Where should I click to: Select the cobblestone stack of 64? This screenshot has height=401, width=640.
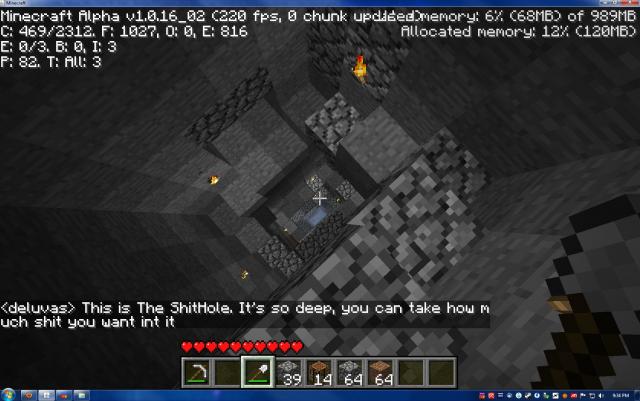(351, 372)
